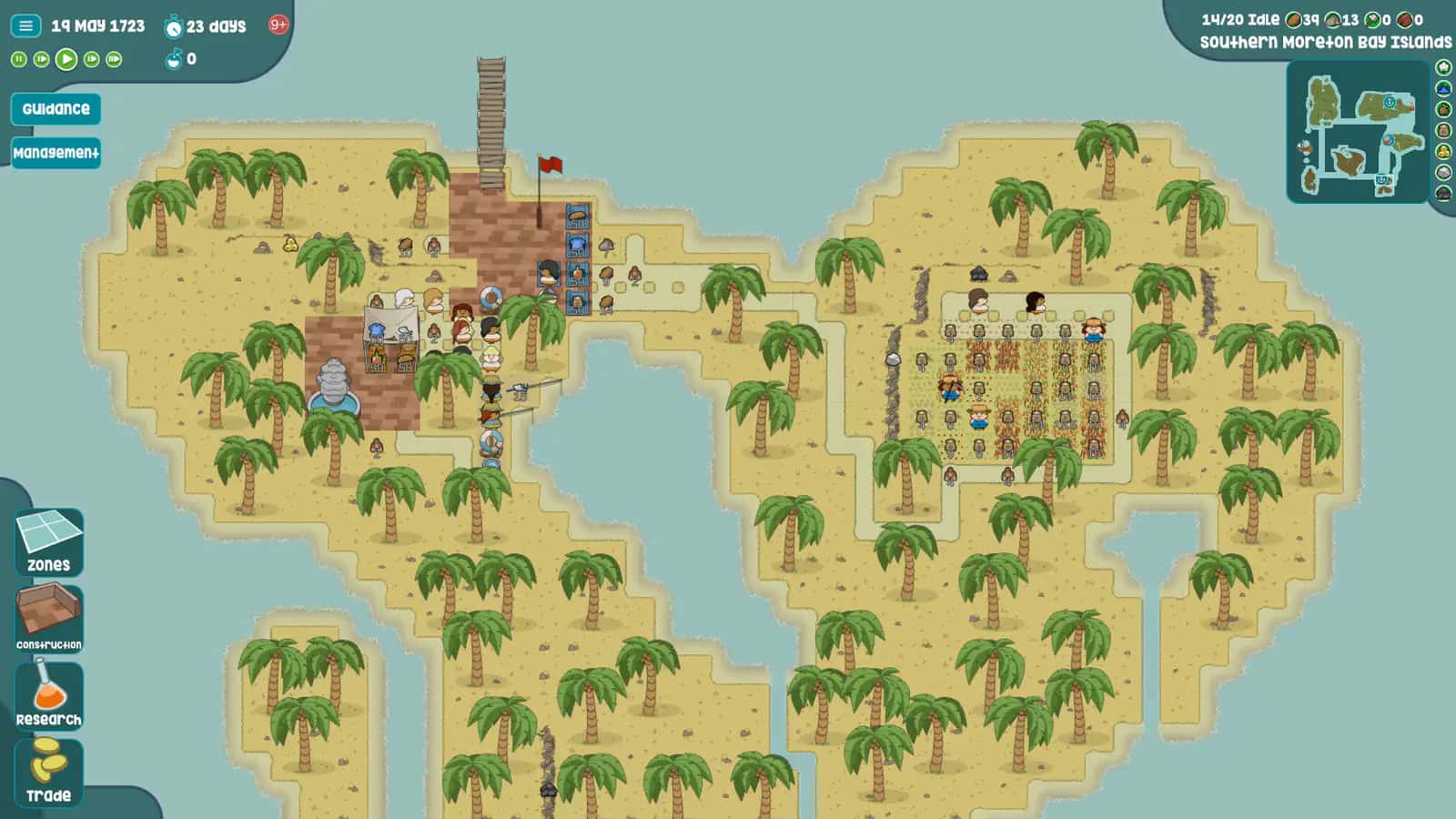Screen dimensions: 1456x819
Task: Click the stopwatch icon next to 23 days
Action: pyautogui.click(x=175, y=25)
